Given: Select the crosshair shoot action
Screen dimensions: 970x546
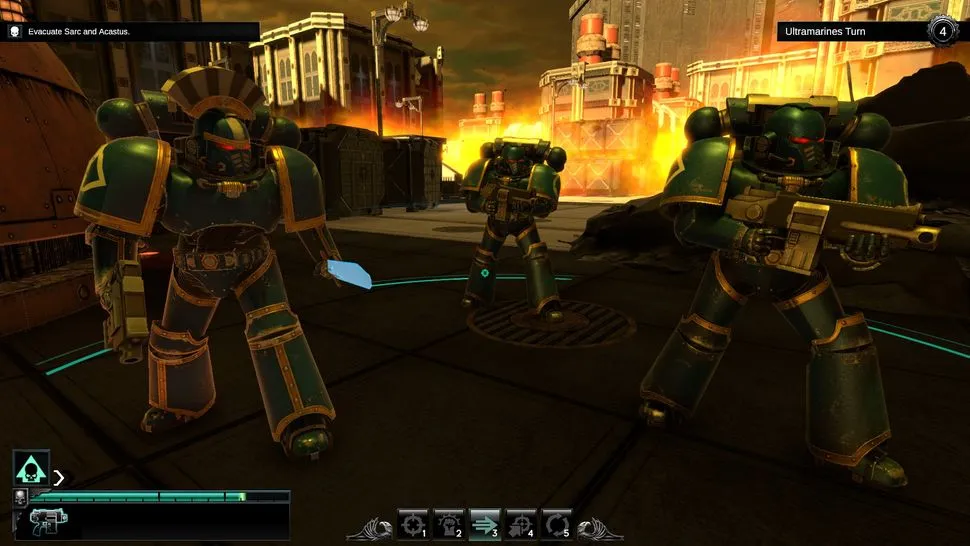Looking at the screenshot, I should (x=412, y=524).
